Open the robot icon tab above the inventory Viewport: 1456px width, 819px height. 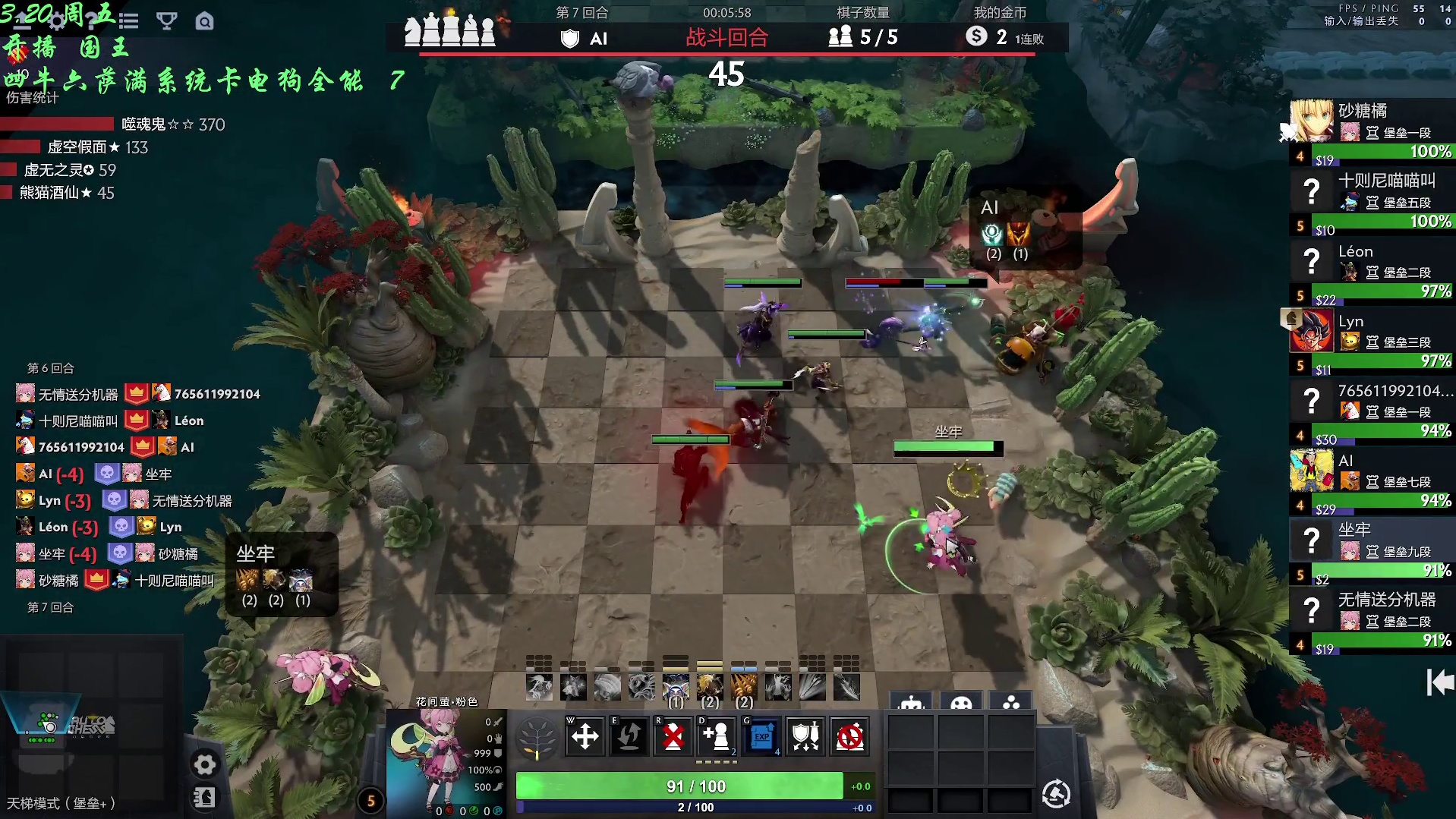click(x=911, y=703)
